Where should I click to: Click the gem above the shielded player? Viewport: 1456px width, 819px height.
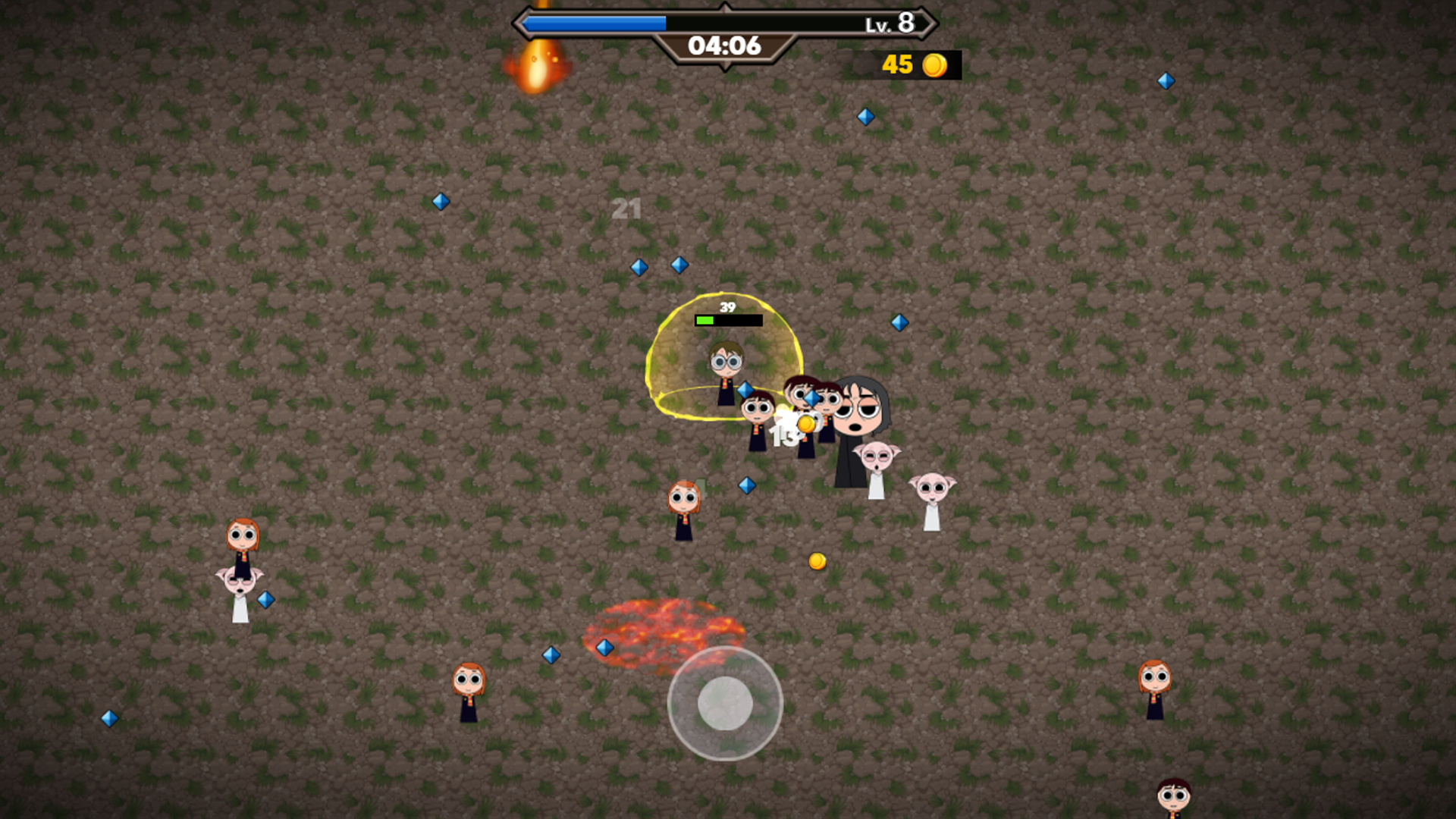pos(679,265)
